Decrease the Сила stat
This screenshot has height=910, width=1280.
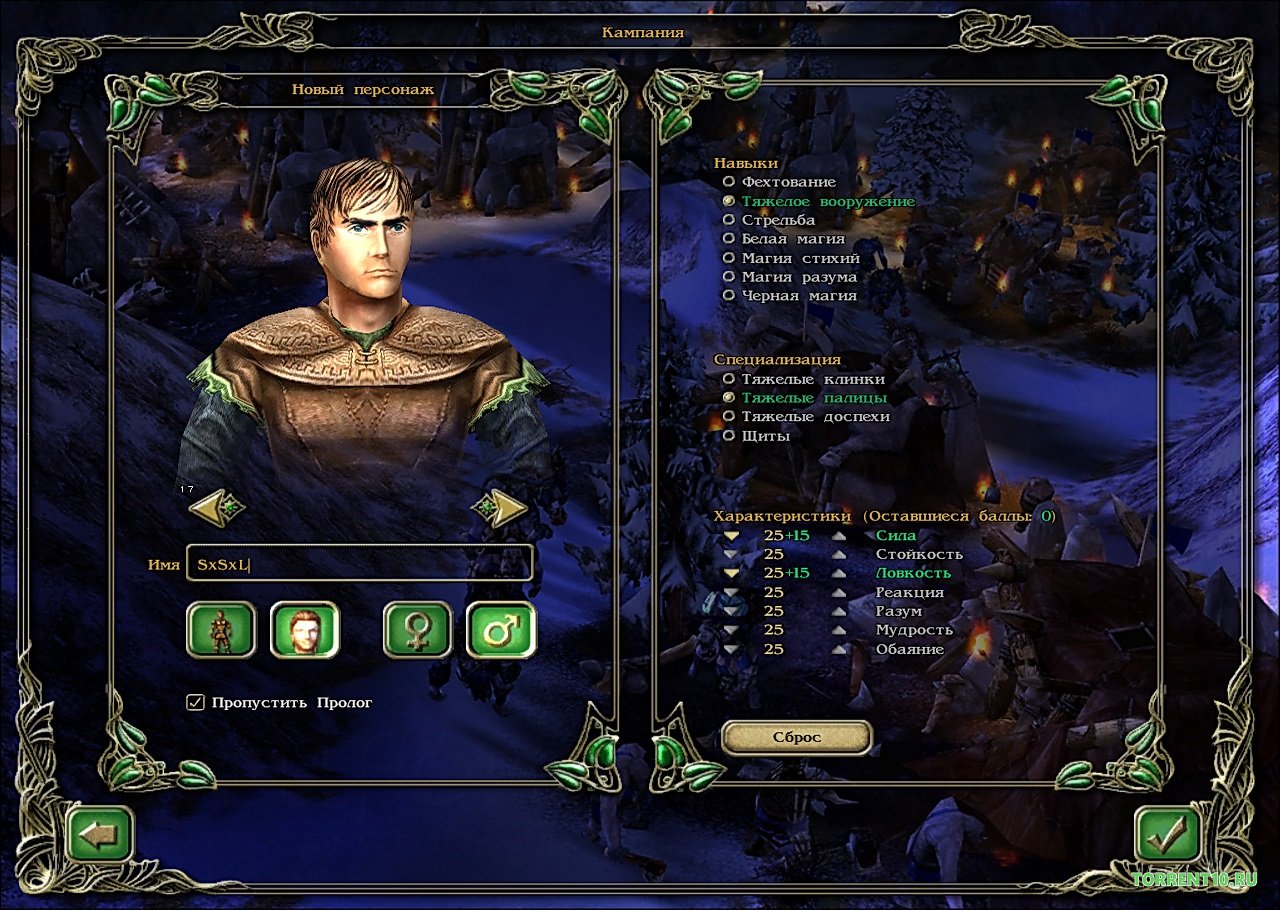point(732,536)
